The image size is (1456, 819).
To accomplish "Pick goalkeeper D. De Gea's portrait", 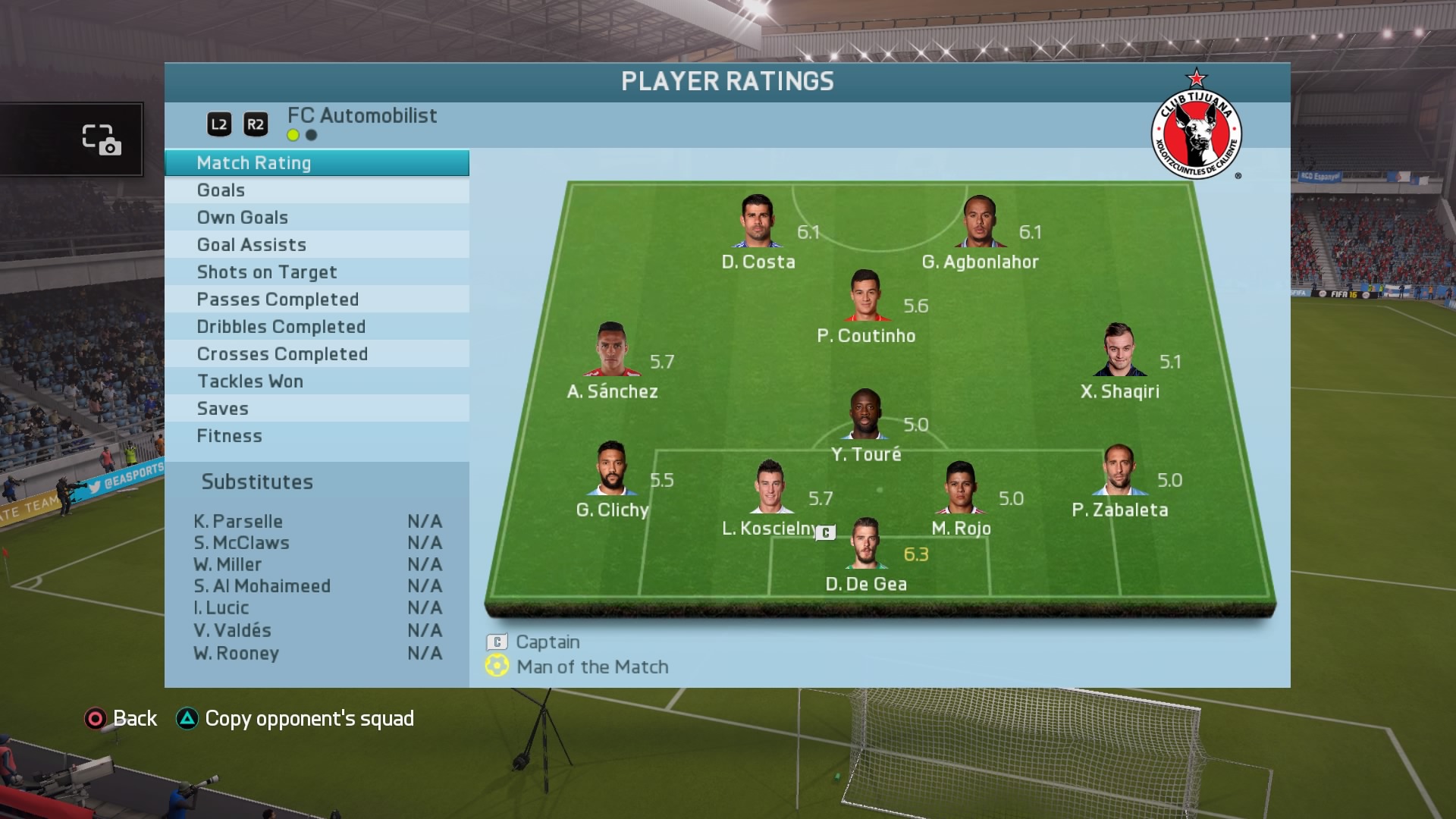I will pos(865,543).
